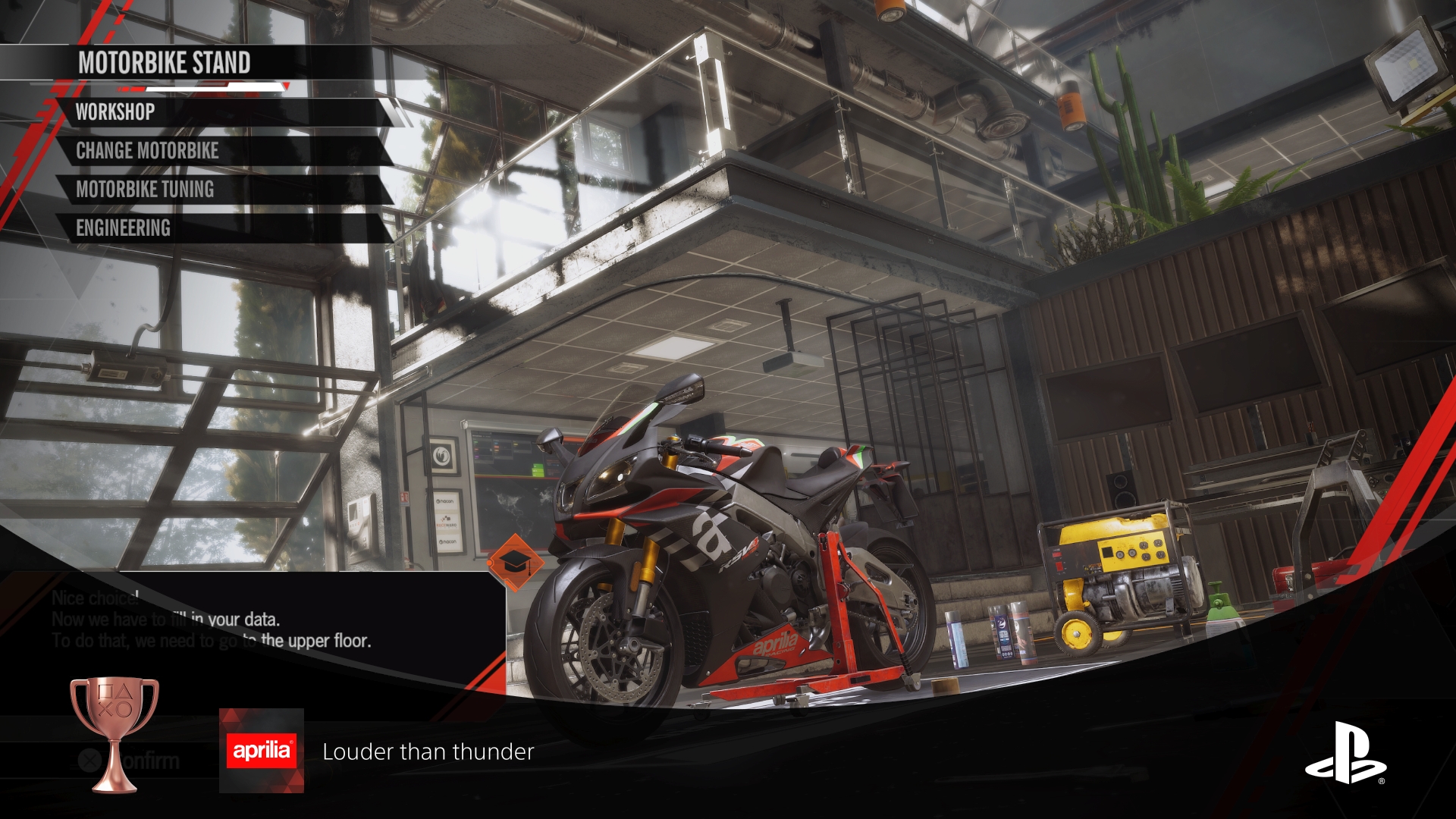Viewport: 1456px width, 819px height.
Task: Click the nacon logo on the workshop wall panel
Action: pos(444,501)
